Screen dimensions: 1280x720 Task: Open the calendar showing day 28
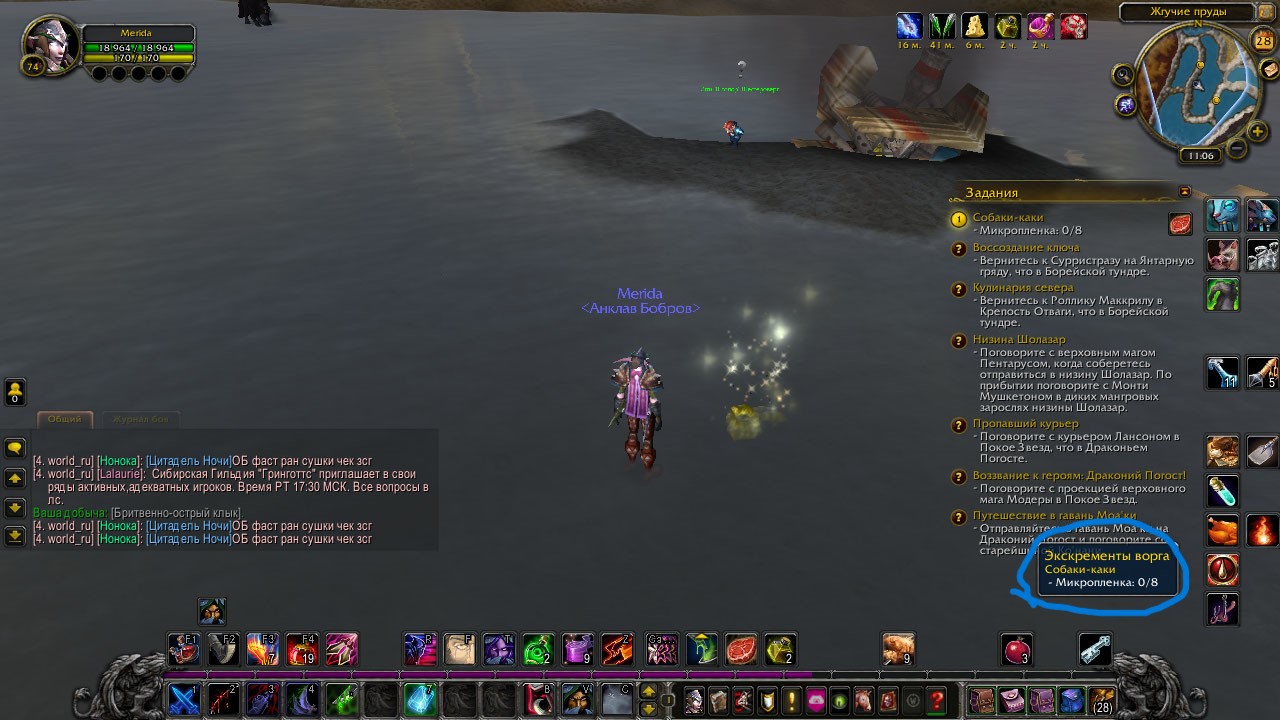coord(1263,41)
